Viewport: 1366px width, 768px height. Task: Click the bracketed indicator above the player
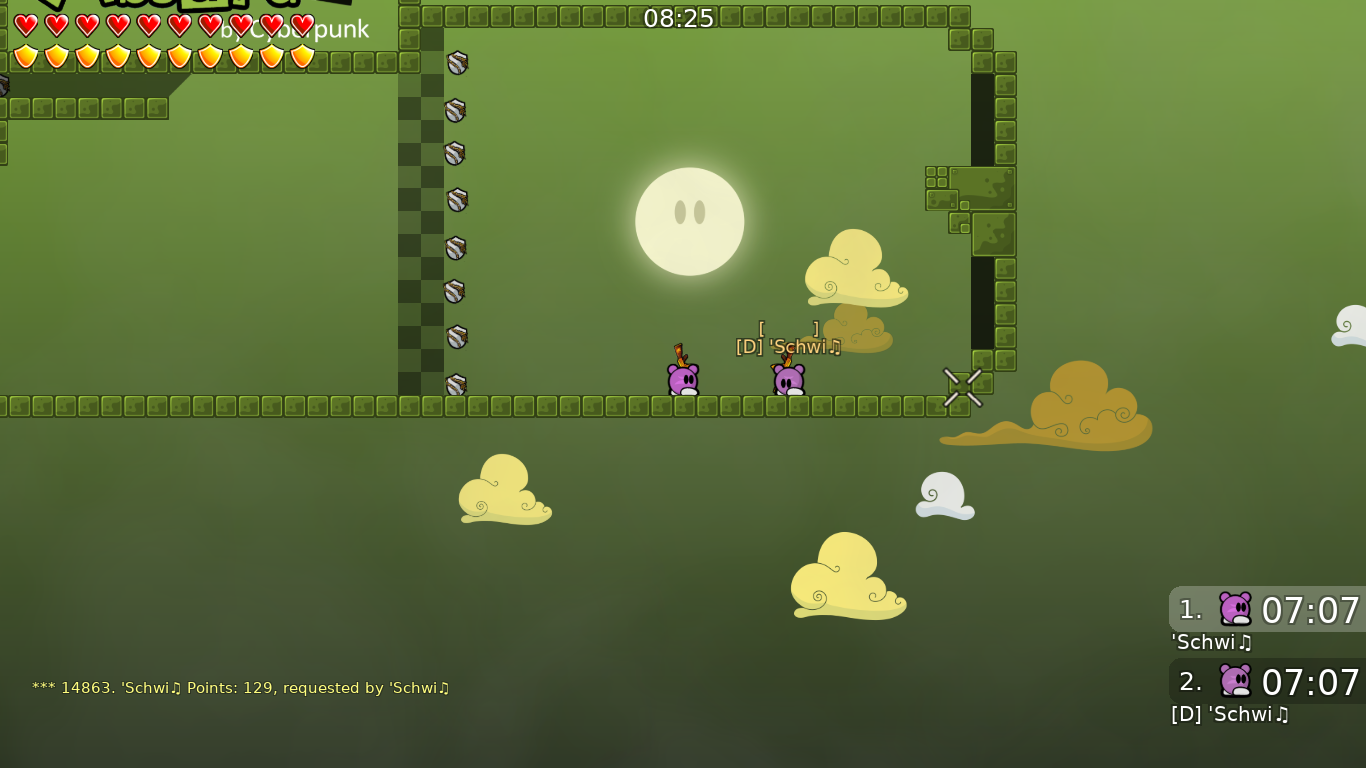coord(787,327)
